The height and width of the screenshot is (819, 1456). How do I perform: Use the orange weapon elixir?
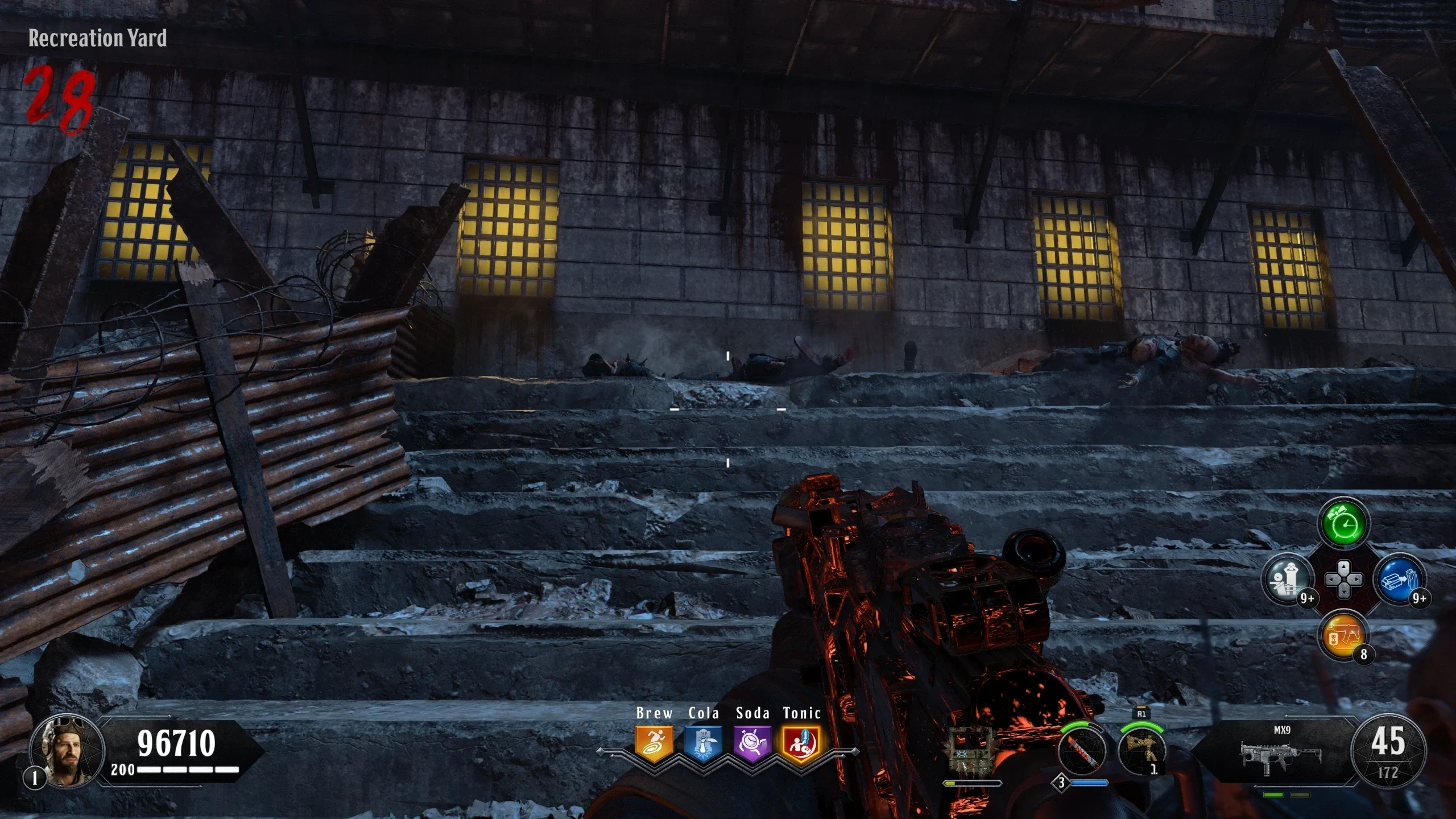coord(1343,636)
